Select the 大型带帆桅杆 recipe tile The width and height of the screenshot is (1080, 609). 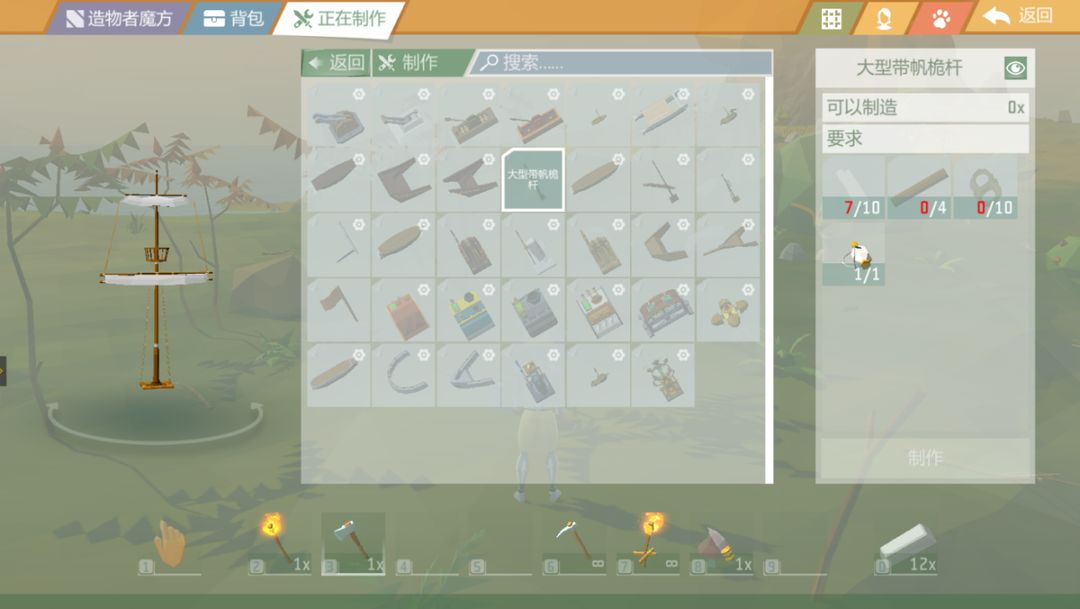pyautogui.click(x=533, y=180)
